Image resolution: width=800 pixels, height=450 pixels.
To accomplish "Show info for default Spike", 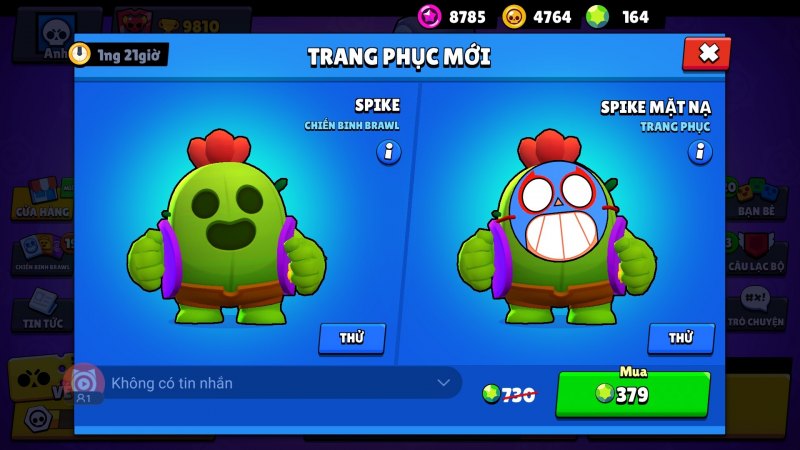I will tap(388, 152).
